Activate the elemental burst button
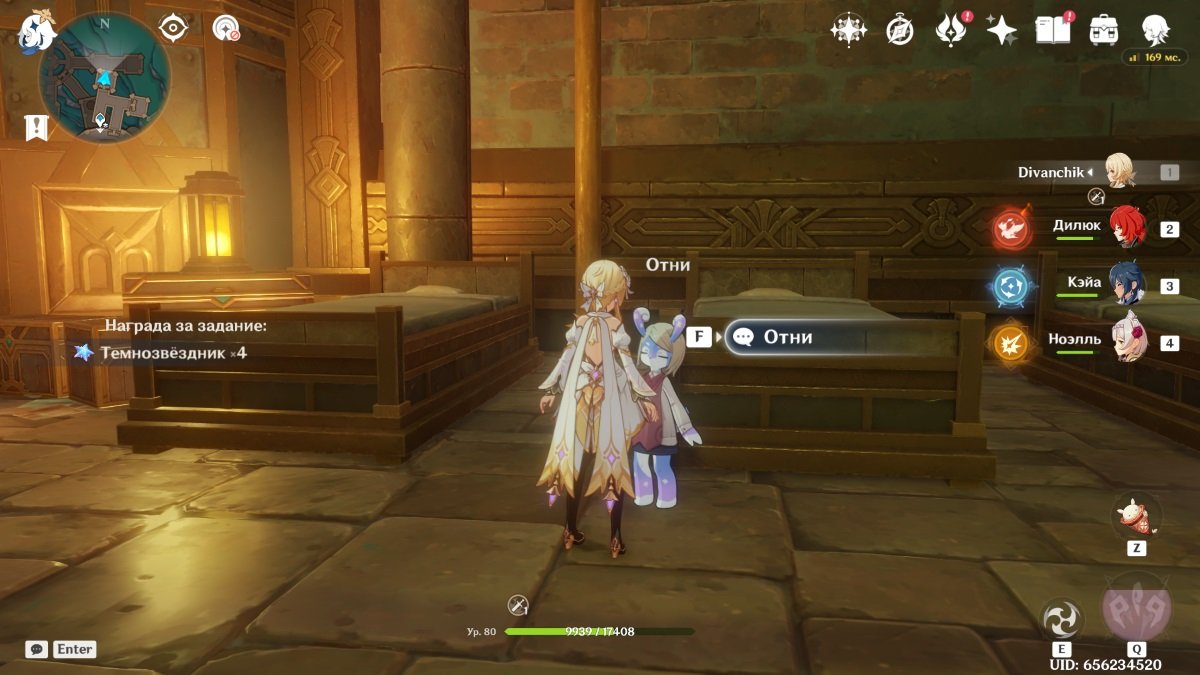Viewport: 1200px width, 675px height. (1136, 608)
